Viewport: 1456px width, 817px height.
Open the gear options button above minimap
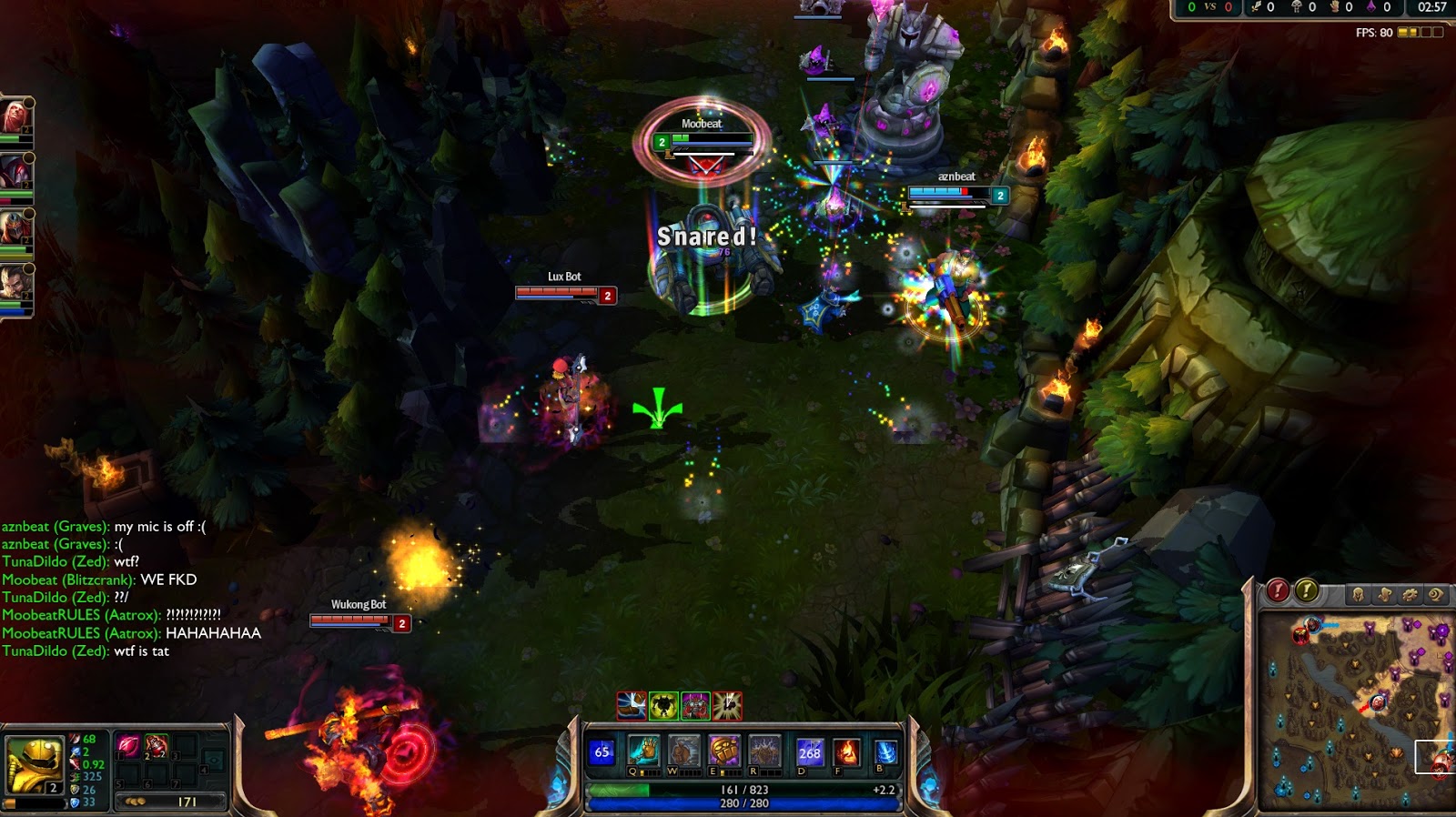[x=1410, y=594]
